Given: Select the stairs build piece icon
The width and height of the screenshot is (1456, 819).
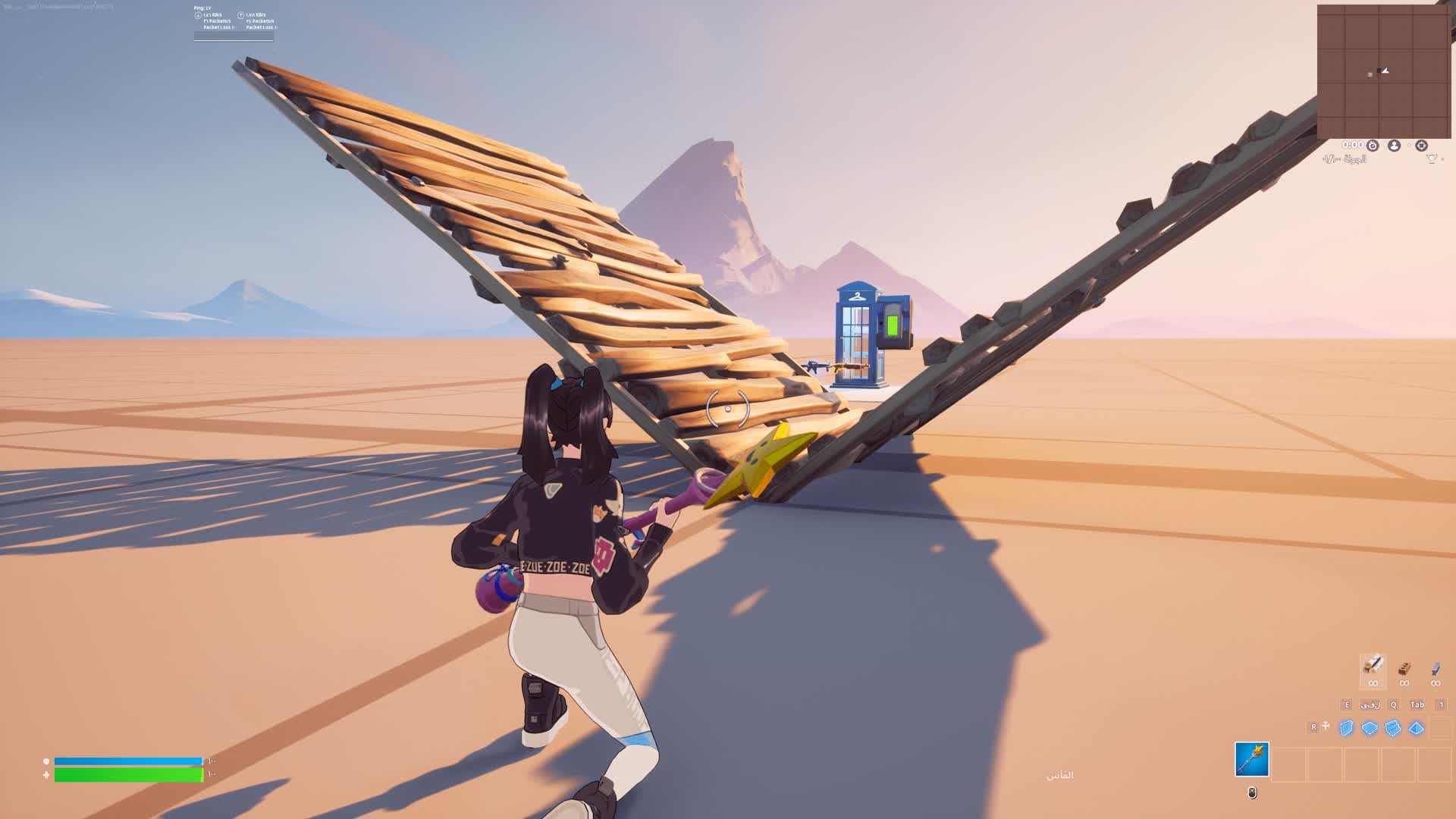Looking at the screenshot, I should (x=1392, y=729).
